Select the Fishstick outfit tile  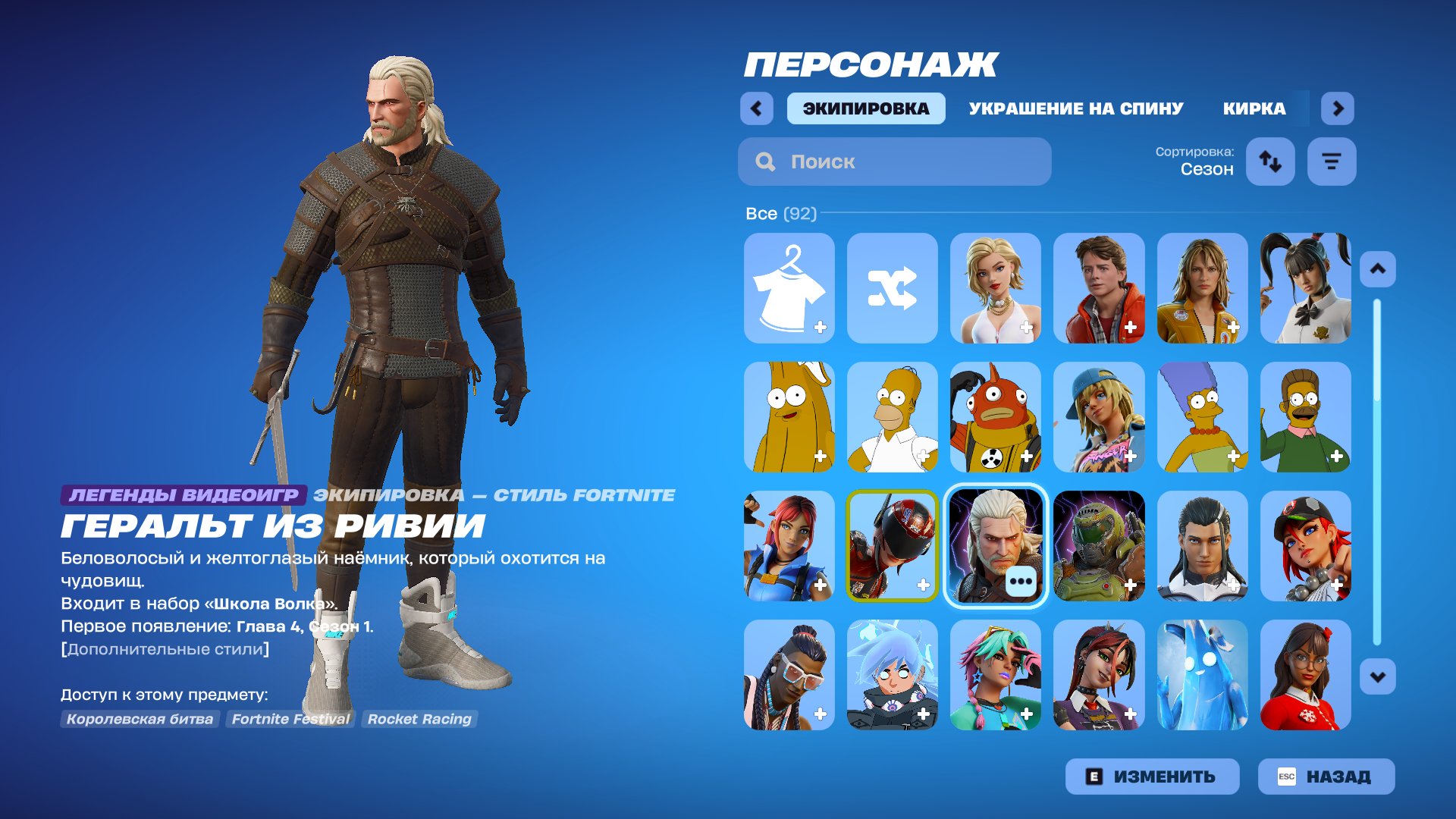pos(996,418)
